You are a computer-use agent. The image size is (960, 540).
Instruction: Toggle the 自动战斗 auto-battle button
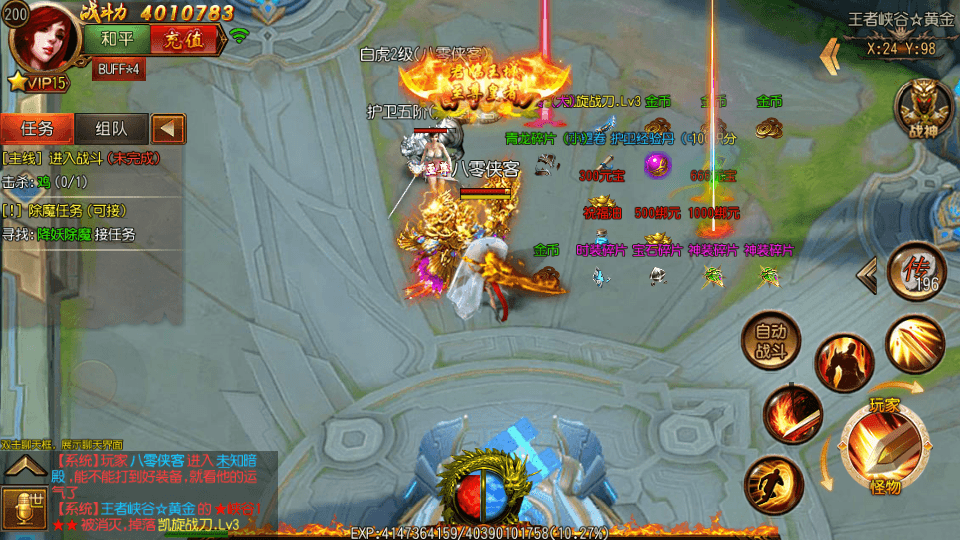[x=771, y=340]
